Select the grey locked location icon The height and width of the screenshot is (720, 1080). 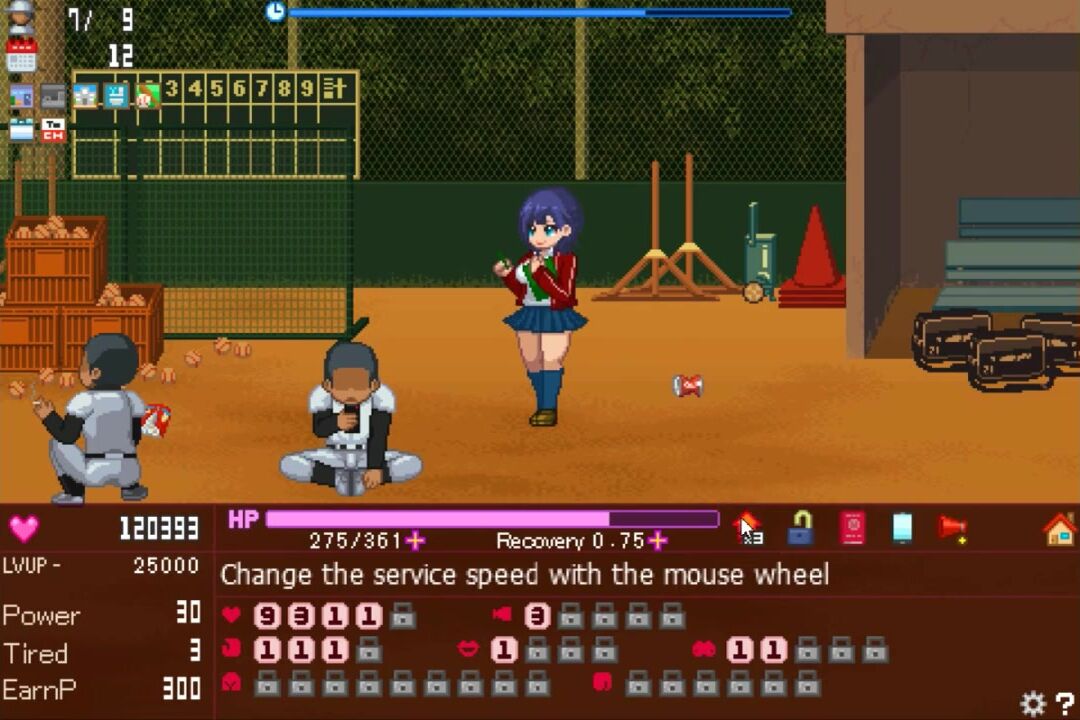pyautogui.click(x=53, y=96)
